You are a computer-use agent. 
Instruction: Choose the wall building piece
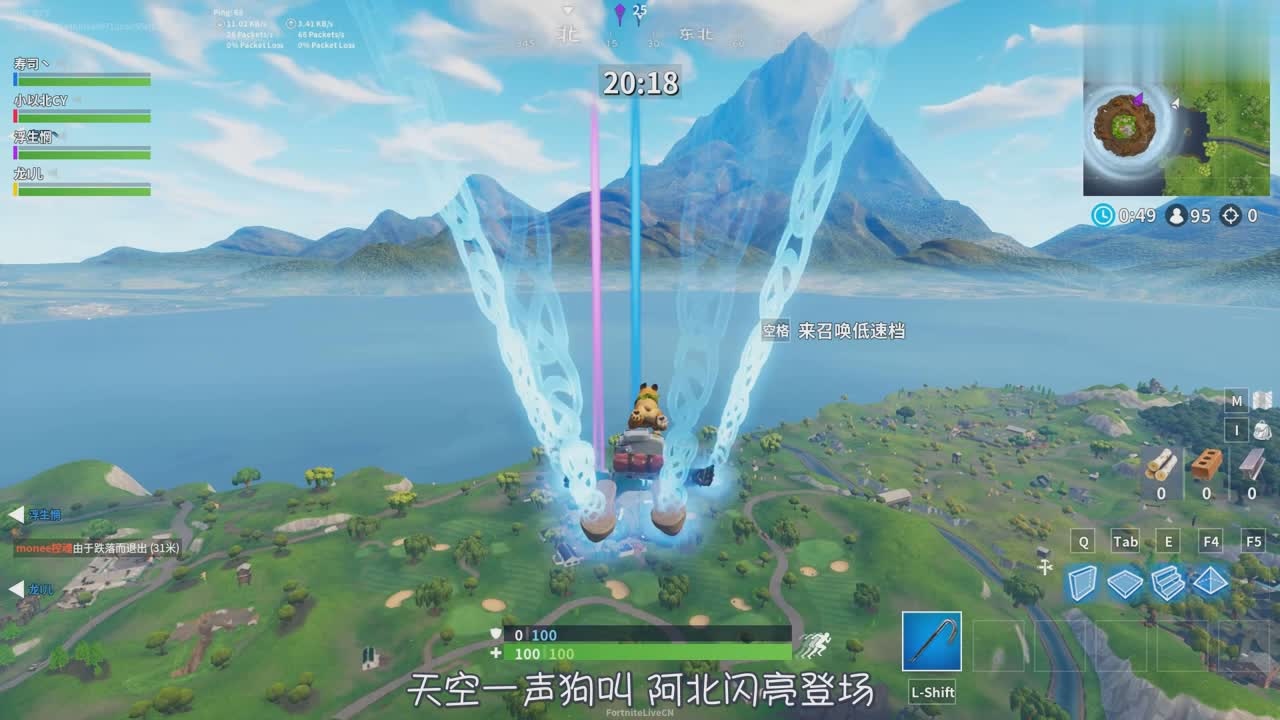(1081, 582)
